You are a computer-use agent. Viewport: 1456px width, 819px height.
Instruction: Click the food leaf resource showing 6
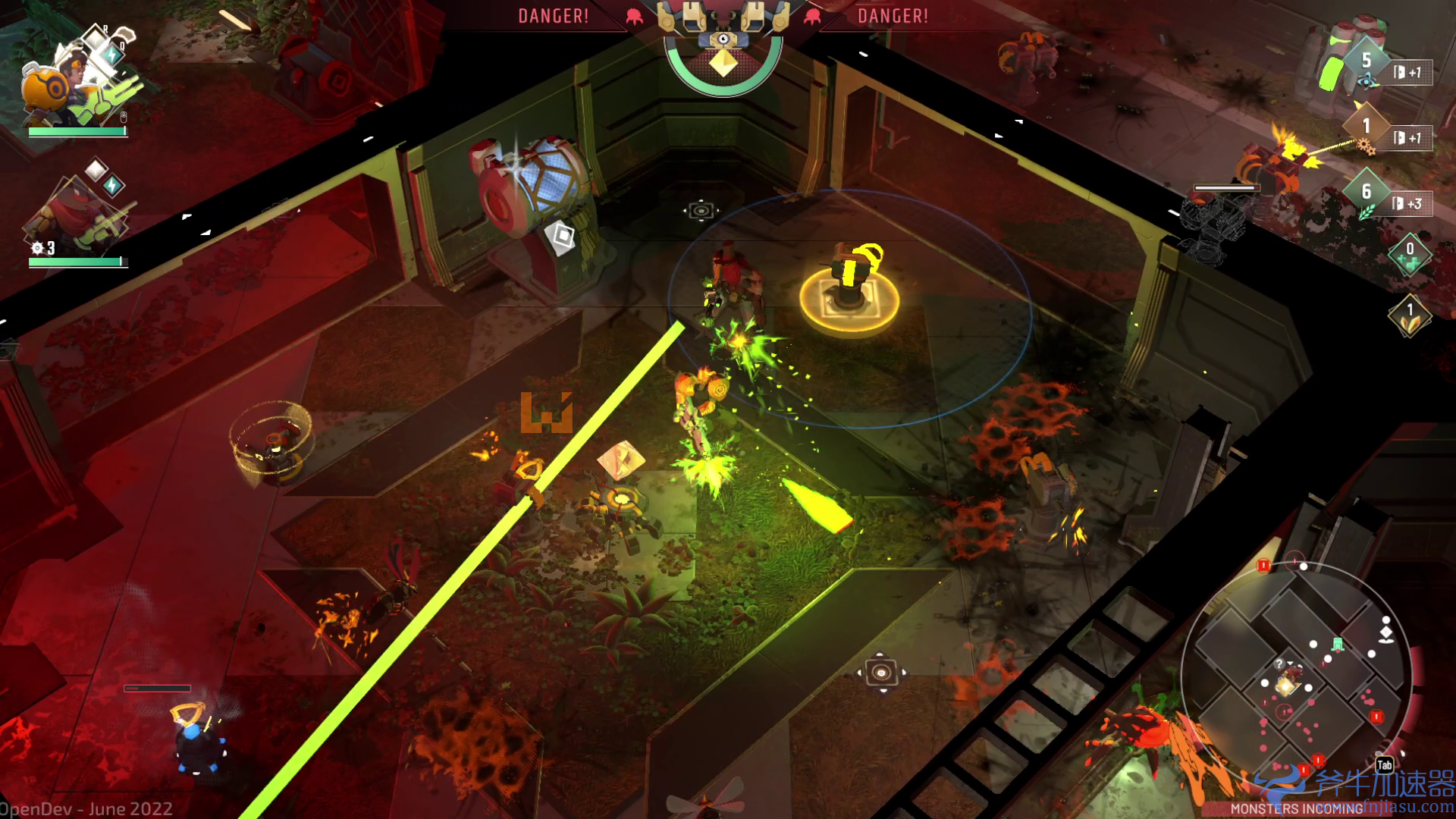click(x=1367, y=191)
